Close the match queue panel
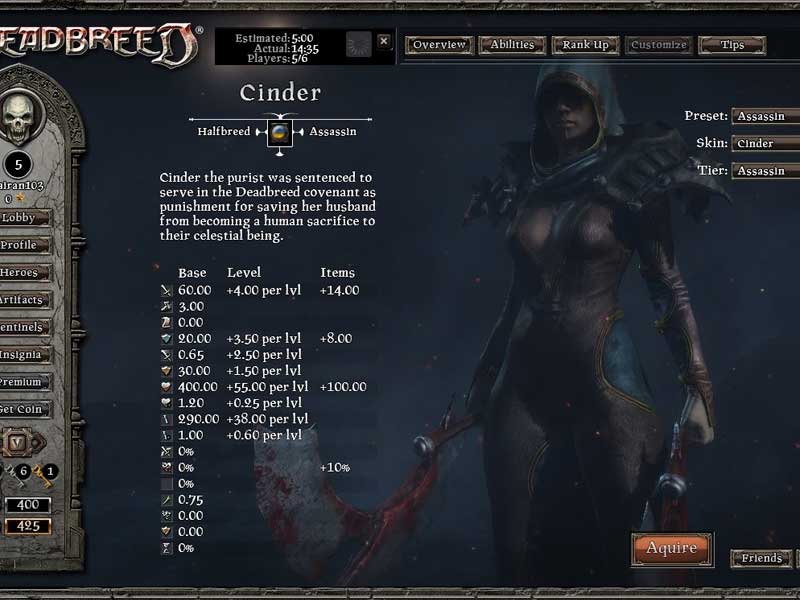The image size is (800, 600). (x=384, y=42)
